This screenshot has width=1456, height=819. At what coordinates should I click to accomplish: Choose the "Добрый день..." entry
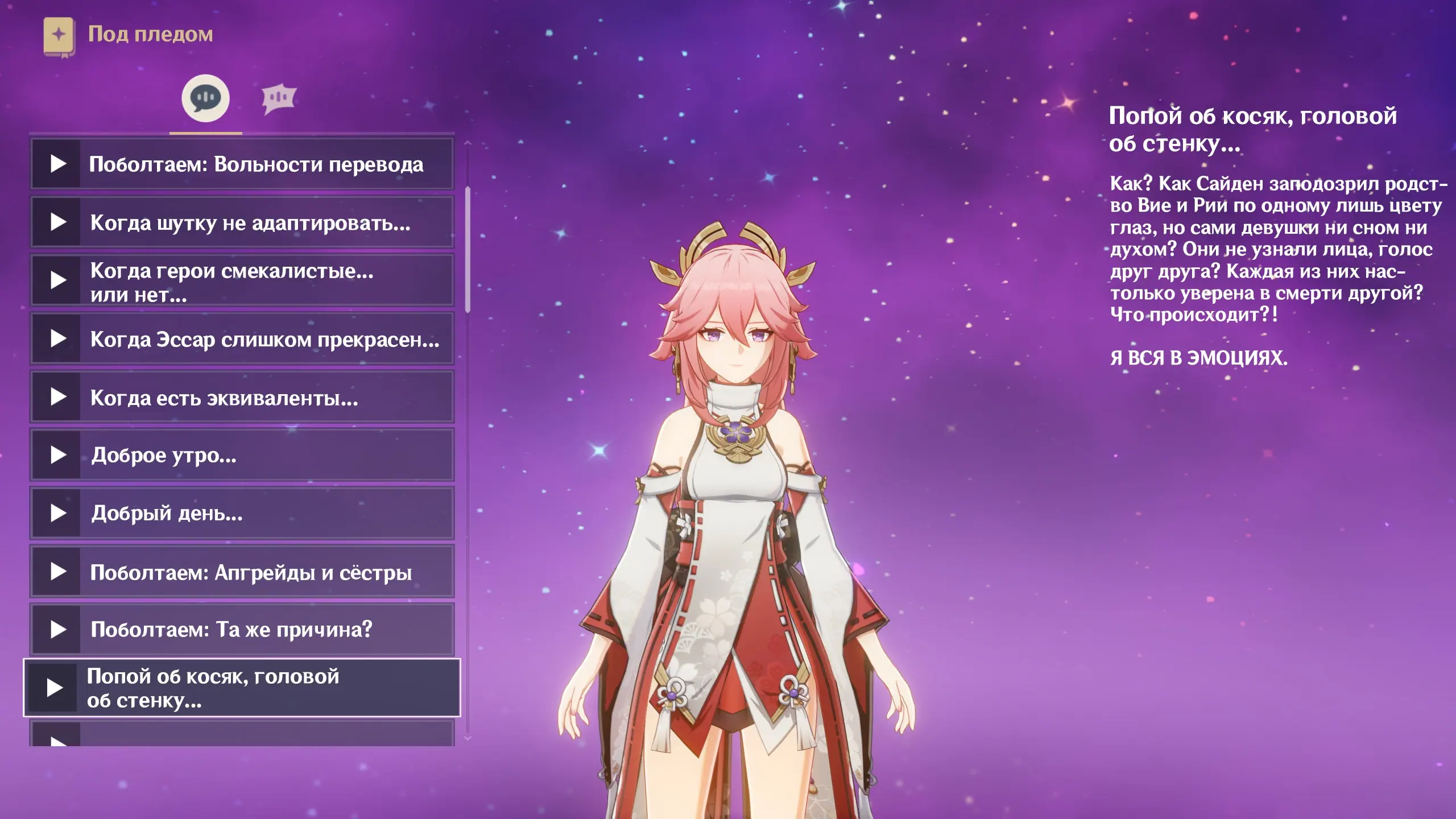(242, 514)
